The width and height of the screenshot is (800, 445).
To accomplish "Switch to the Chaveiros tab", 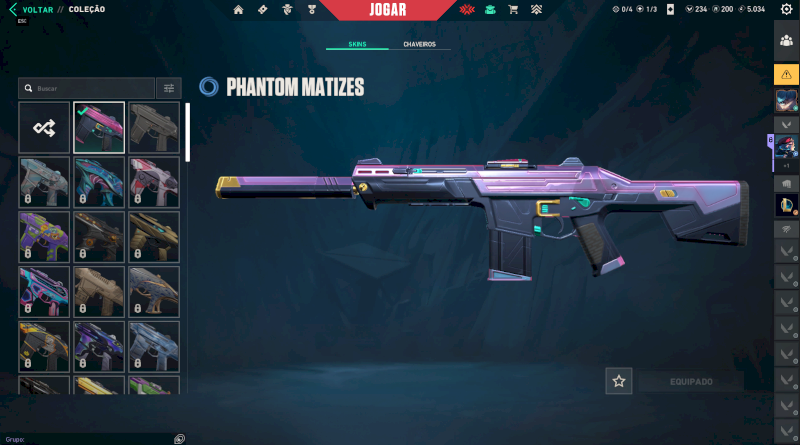I will click(419, 45).
